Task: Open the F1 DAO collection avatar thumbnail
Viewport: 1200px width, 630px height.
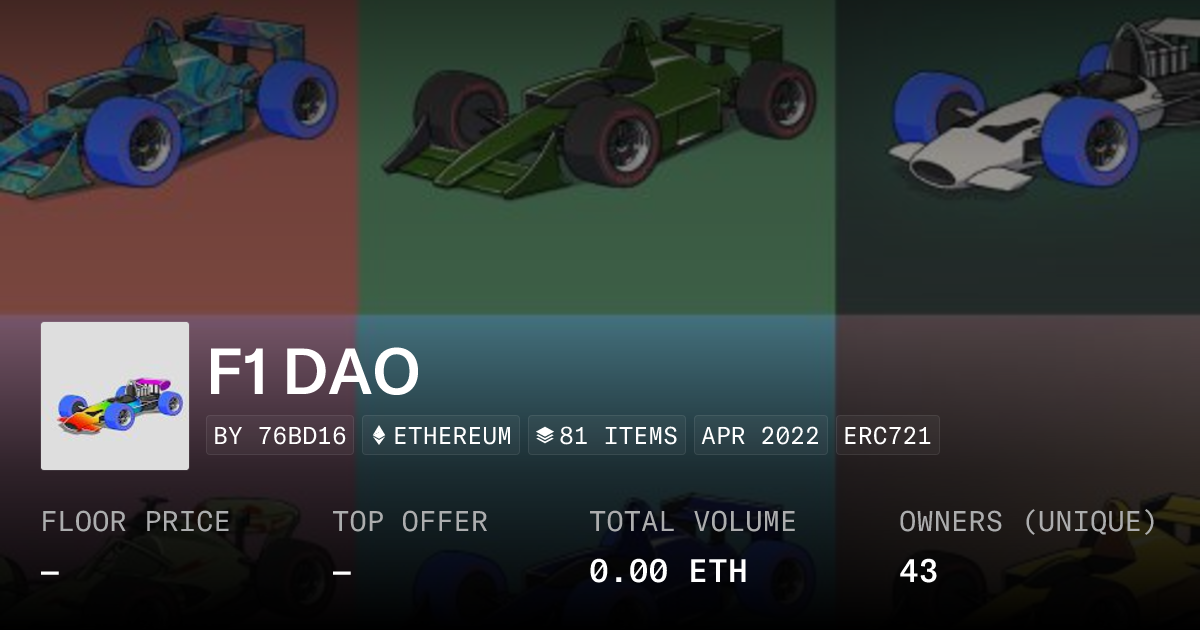Action: (115, 396)
